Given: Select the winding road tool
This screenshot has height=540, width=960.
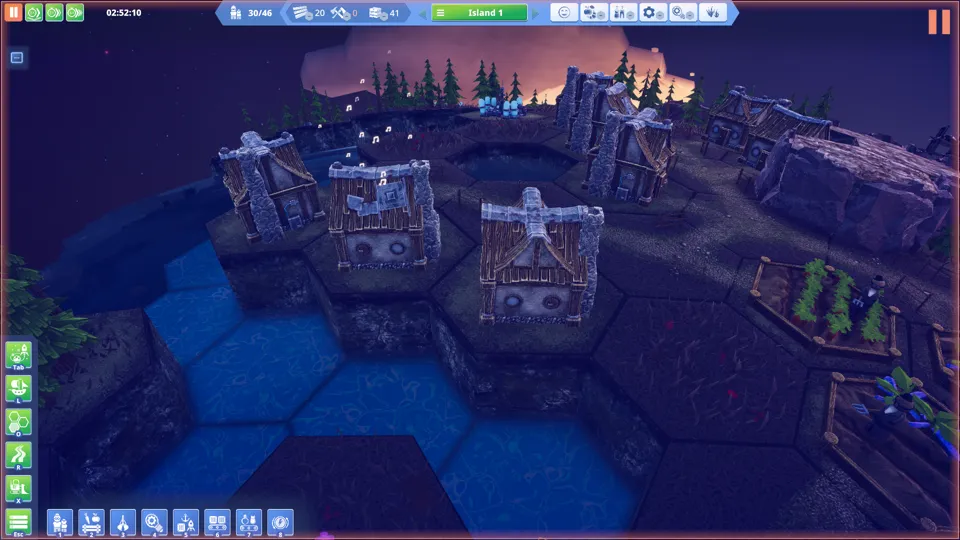Looking at the screenshot, I should pos(19,455).
